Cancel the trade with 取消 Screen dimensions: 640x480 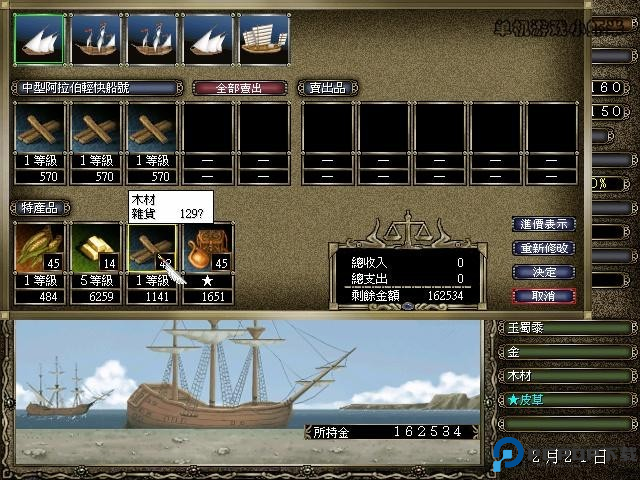(544, 296)
